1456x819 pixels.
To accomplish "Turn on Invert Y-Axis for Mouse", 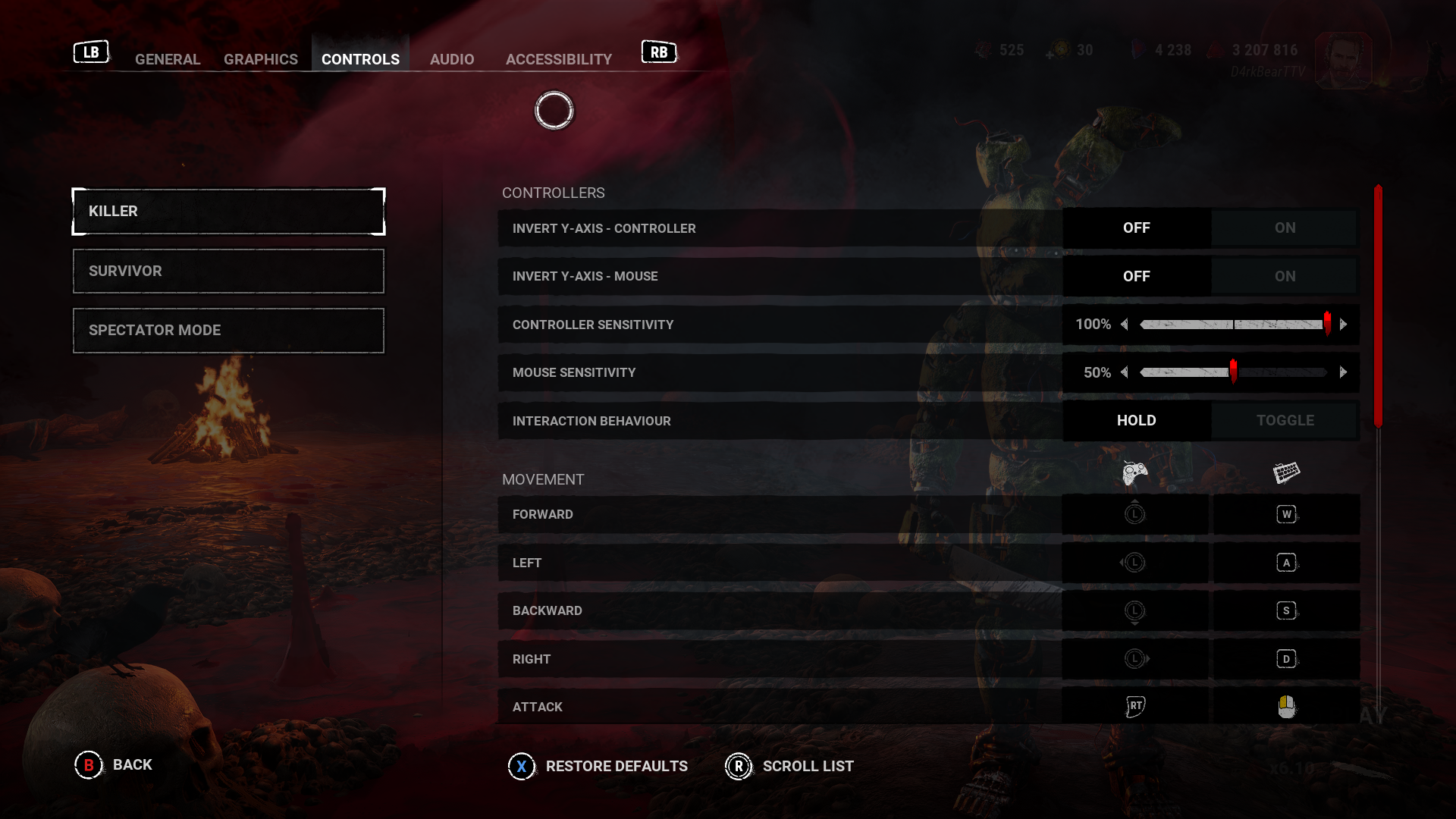I will pyautogui.click(x=1285, y=276).
